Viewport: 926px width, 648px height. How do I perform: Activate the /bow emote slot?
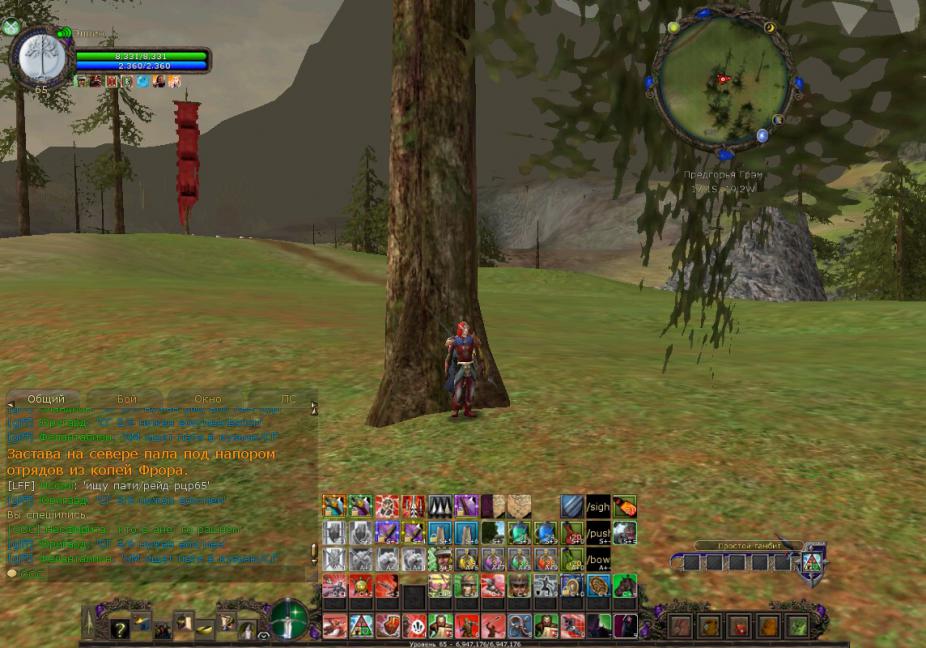[598, 558]
